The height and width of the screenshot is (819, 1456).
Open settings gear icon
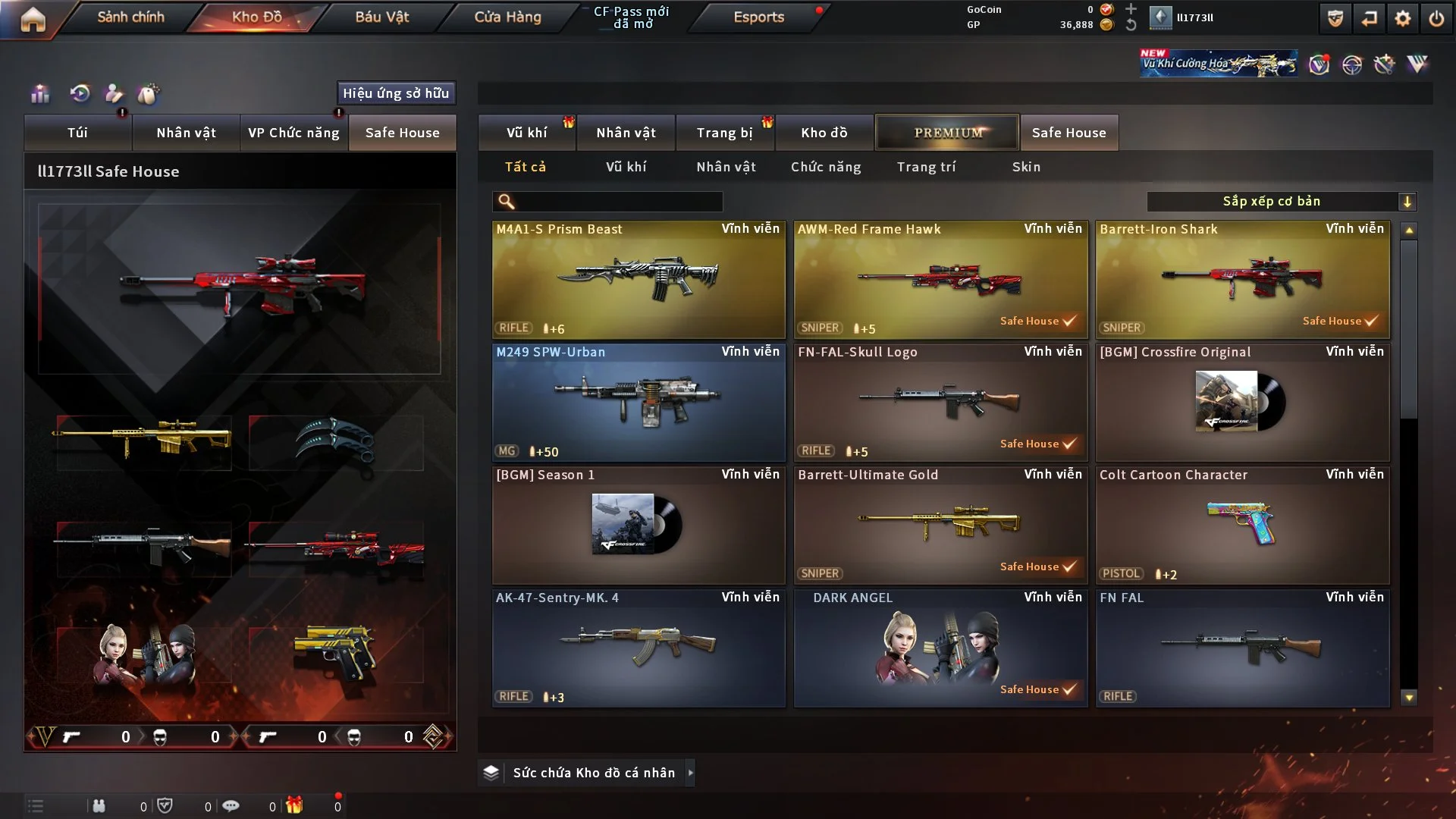coord(1403,18)
